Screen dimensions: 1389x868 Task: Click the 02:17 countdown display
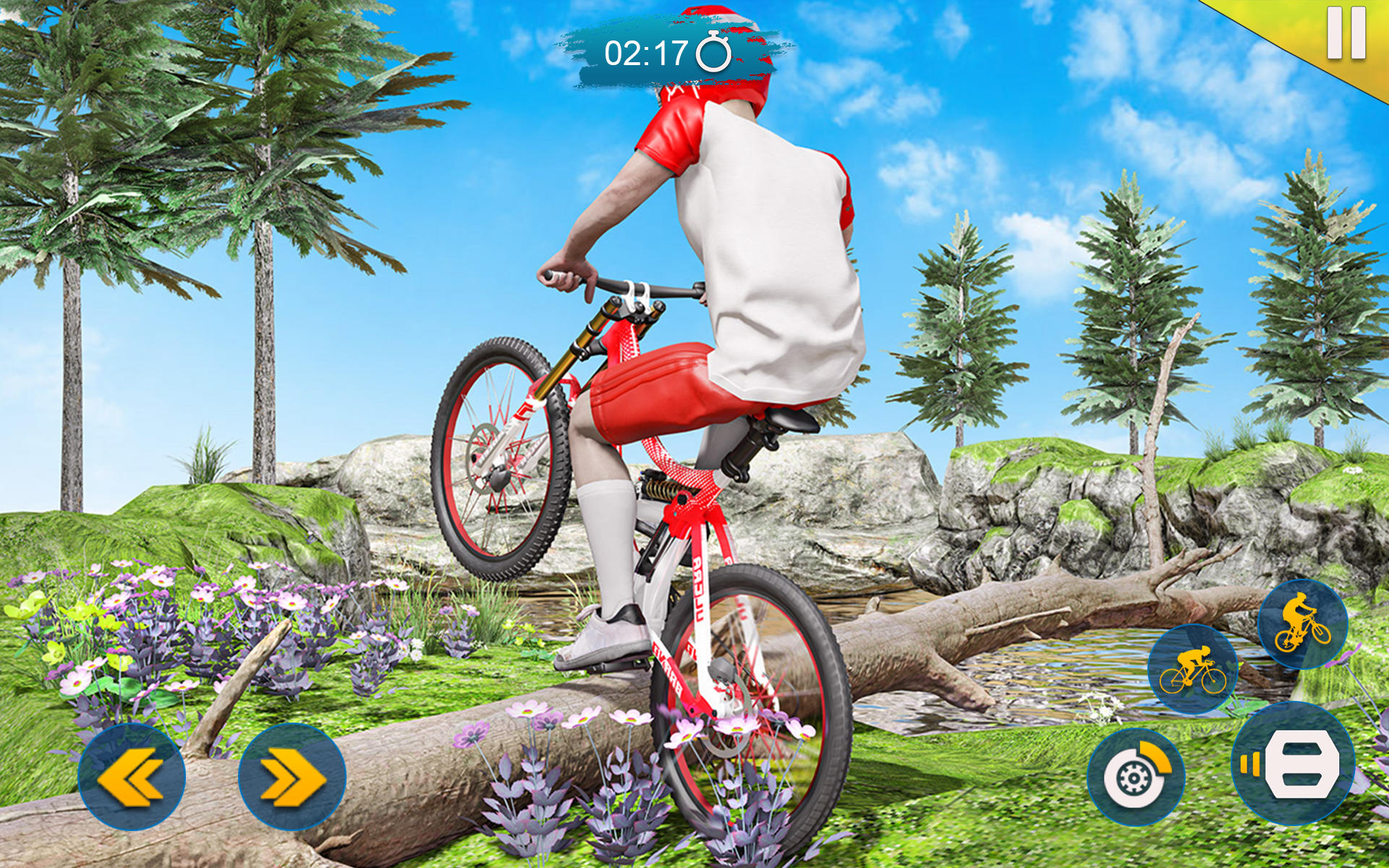click(x=646, y=51)
